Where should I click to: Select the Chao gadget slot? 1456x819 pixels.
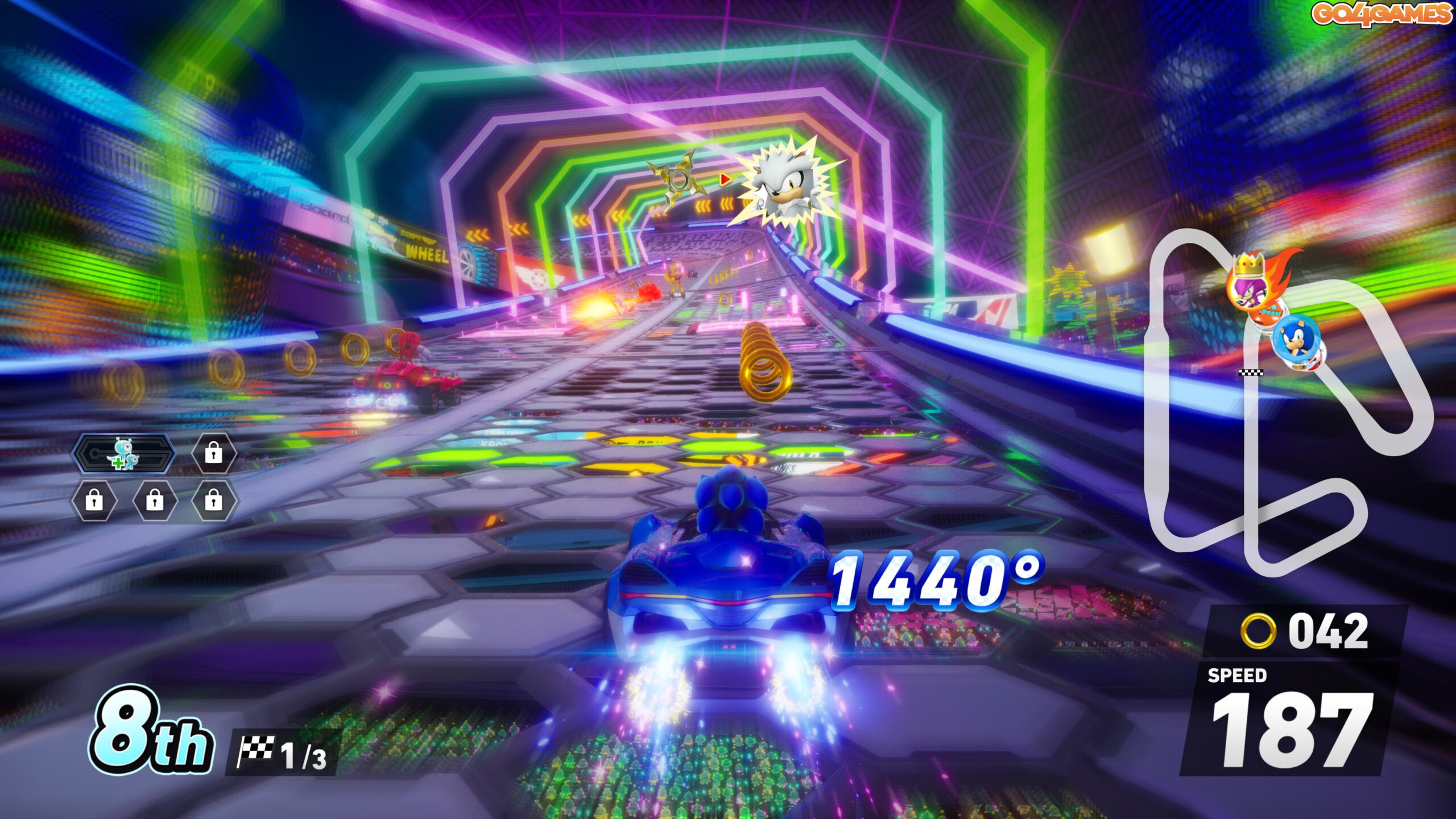pos(123,453)
